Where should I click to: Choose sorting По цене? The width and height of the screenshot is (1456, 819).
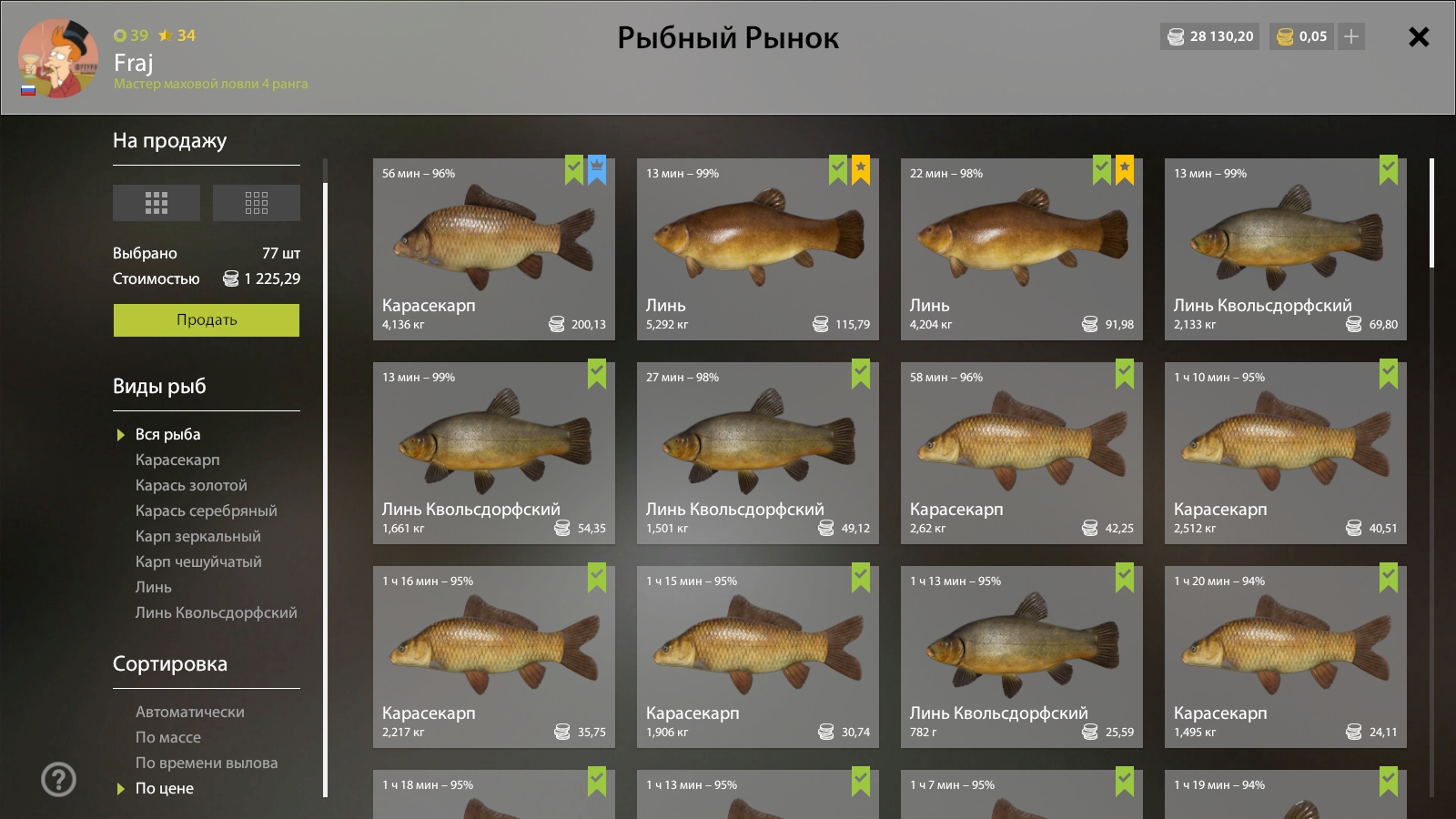click(x=165, y=789)
